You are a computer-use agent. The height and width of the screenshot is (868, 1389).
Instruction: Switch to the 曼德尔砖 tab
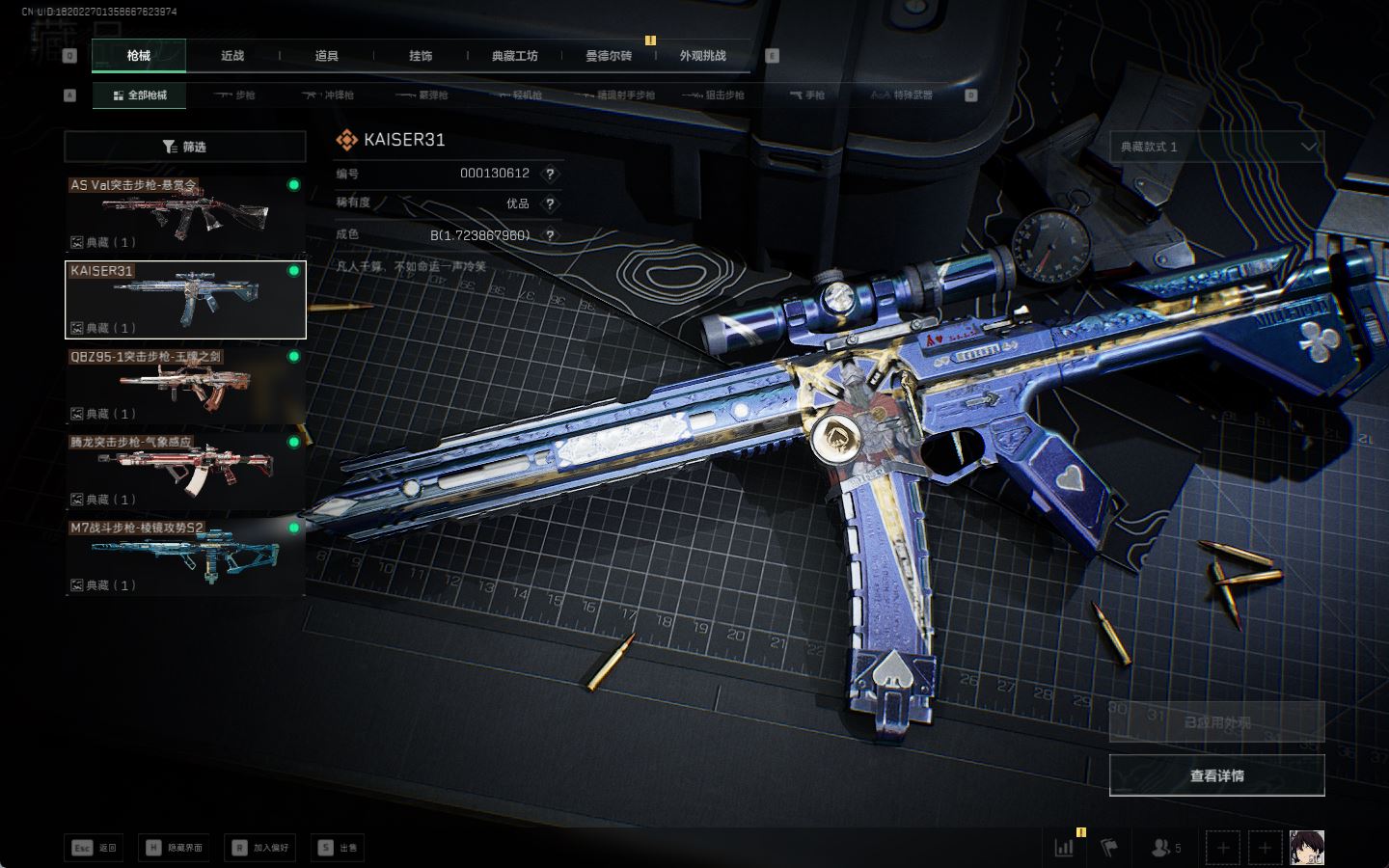(609, 56)
